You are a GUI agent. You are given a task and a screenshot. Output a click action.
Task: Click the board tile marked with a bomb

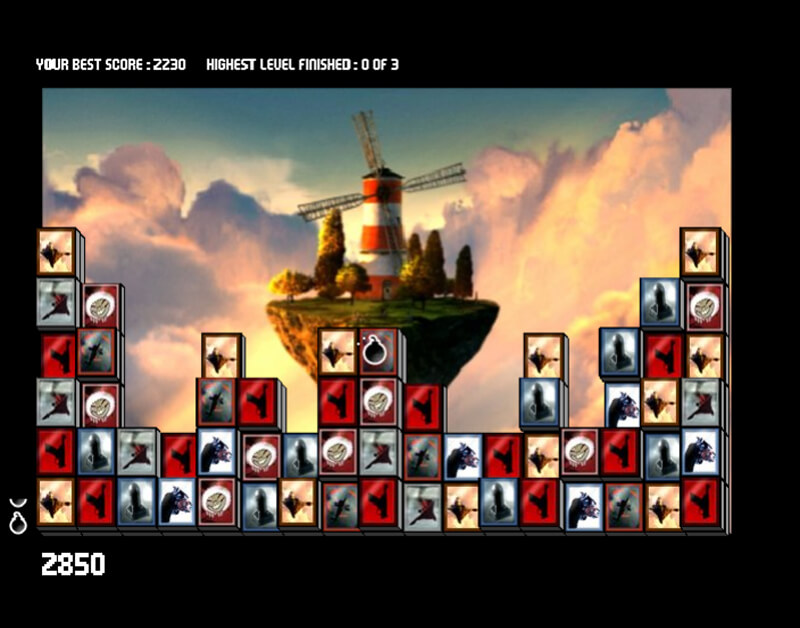pos(377,351)
